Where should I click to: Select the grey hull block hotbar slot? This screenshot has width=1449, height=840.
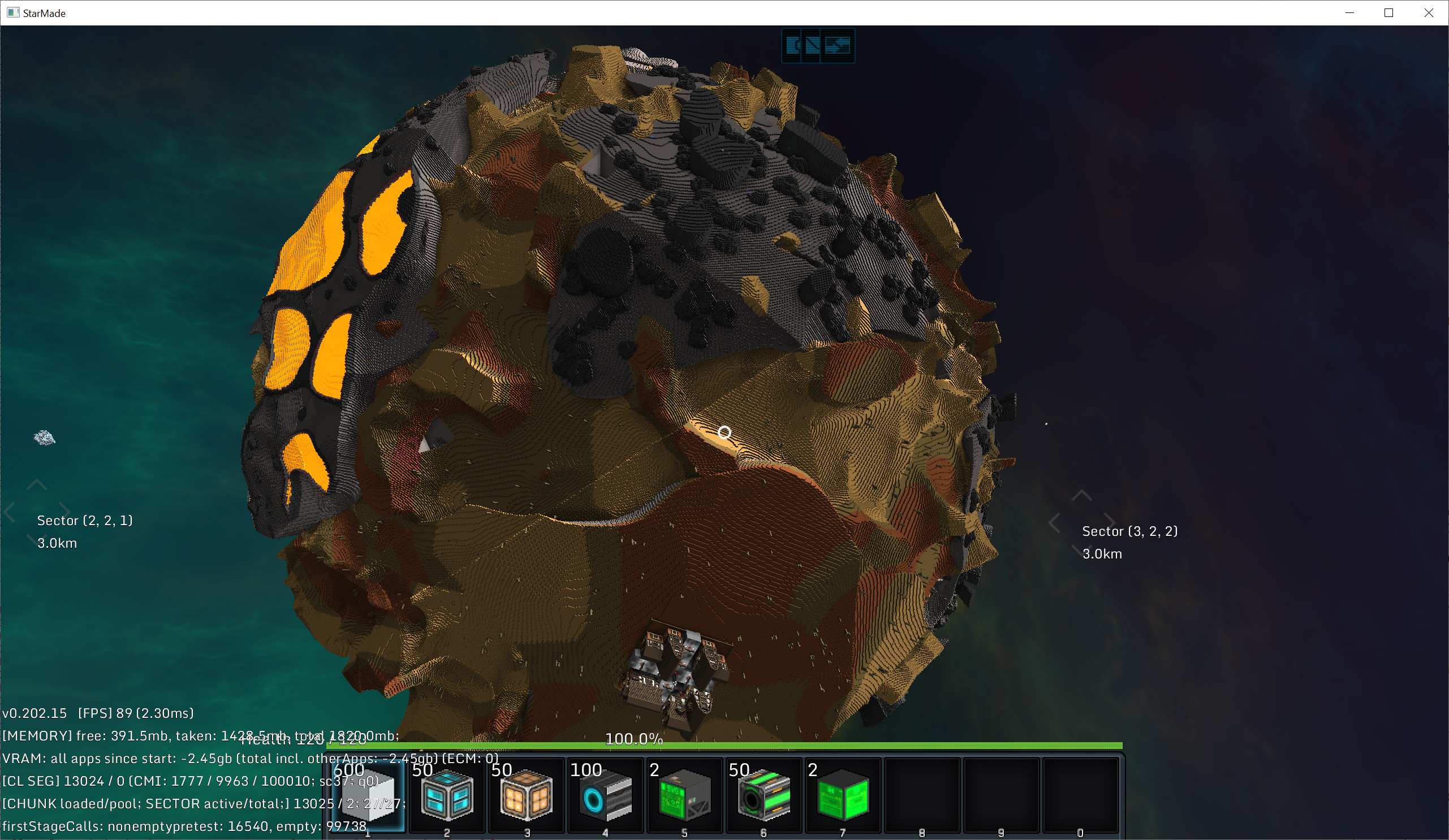[x=368, y=796]
